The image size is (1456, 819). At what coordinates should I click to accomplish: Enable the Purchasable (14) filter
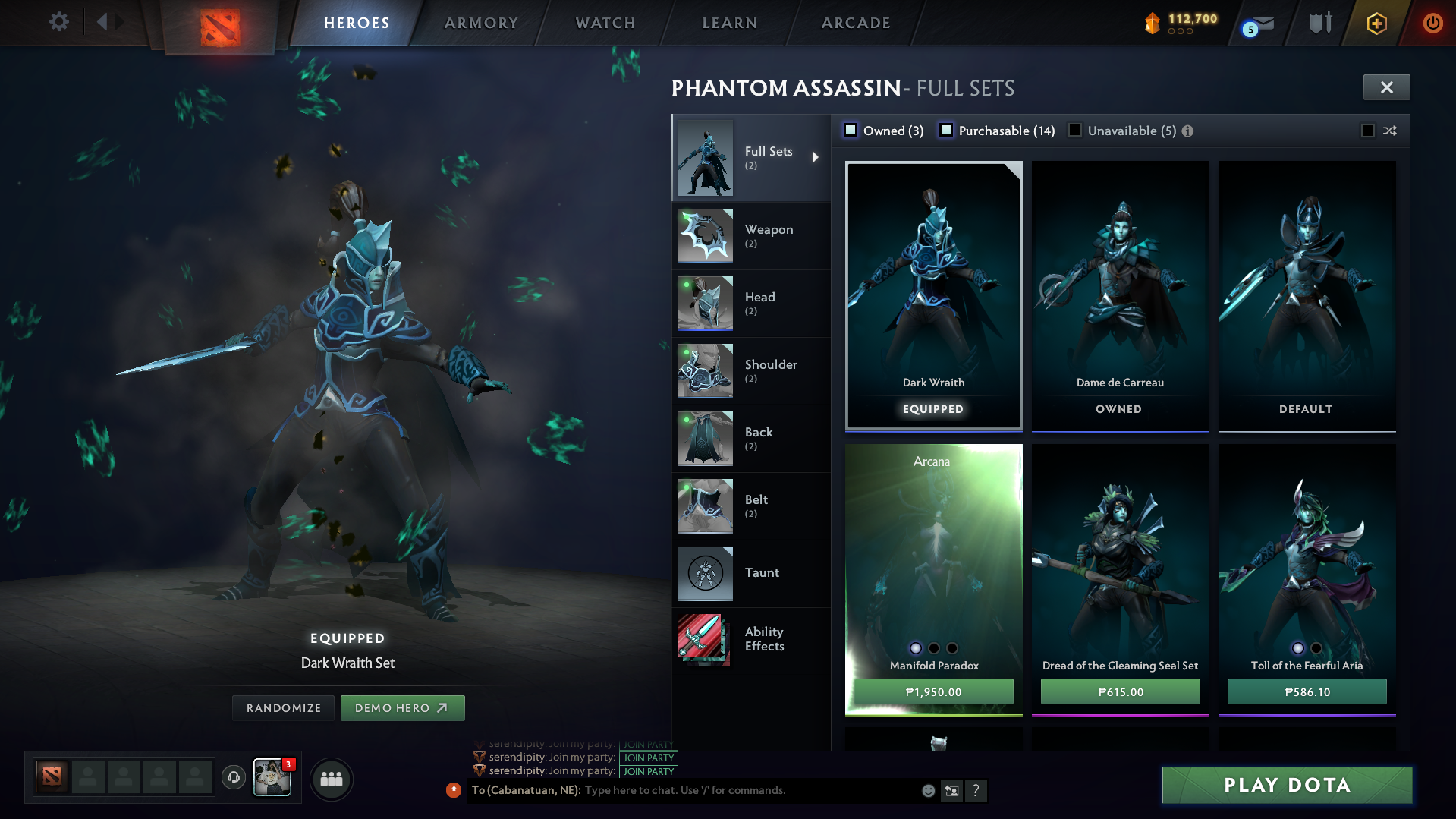coord(946,130)
